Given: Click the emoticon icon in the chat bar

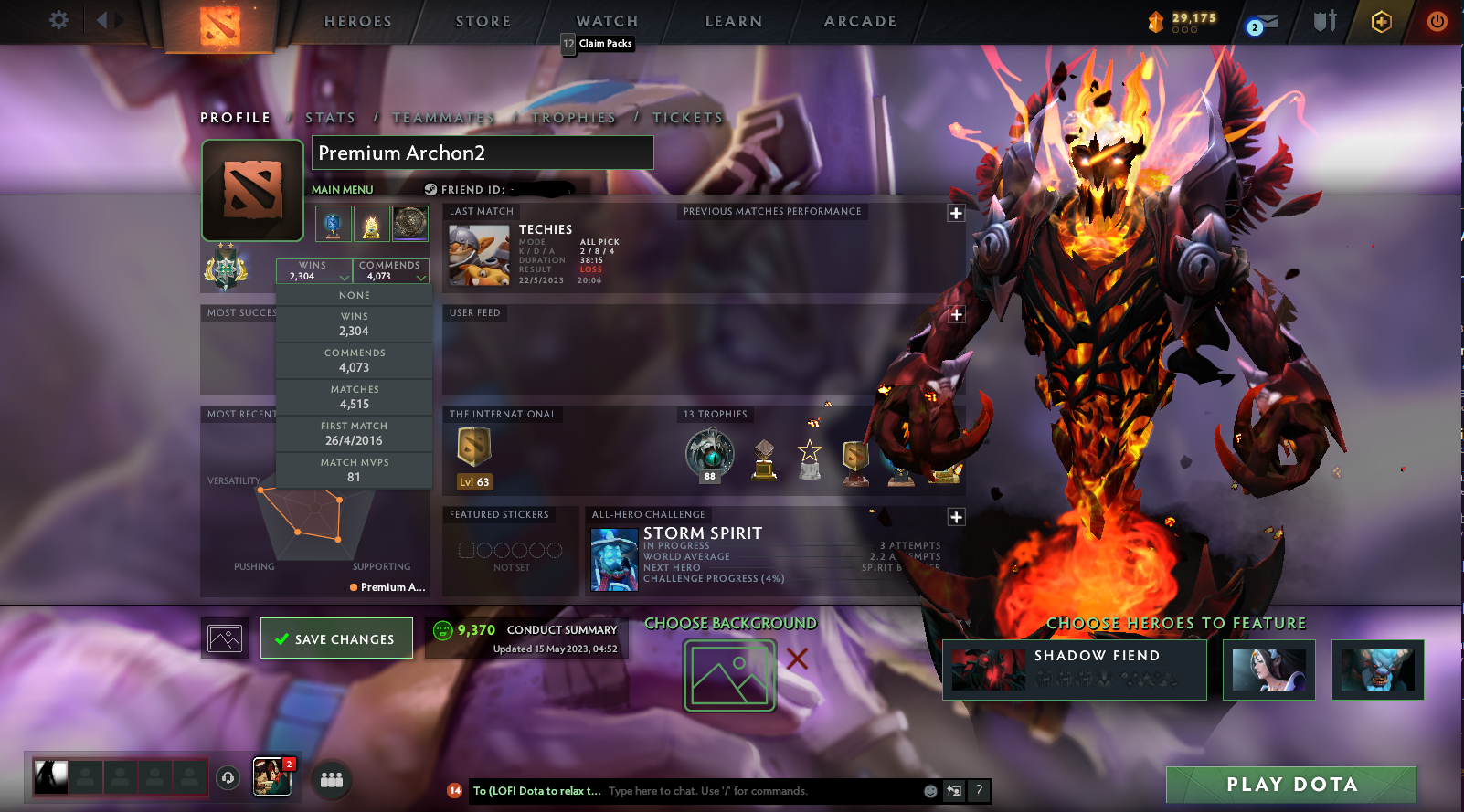Looking at the screenshot, I should click(930, 791).
